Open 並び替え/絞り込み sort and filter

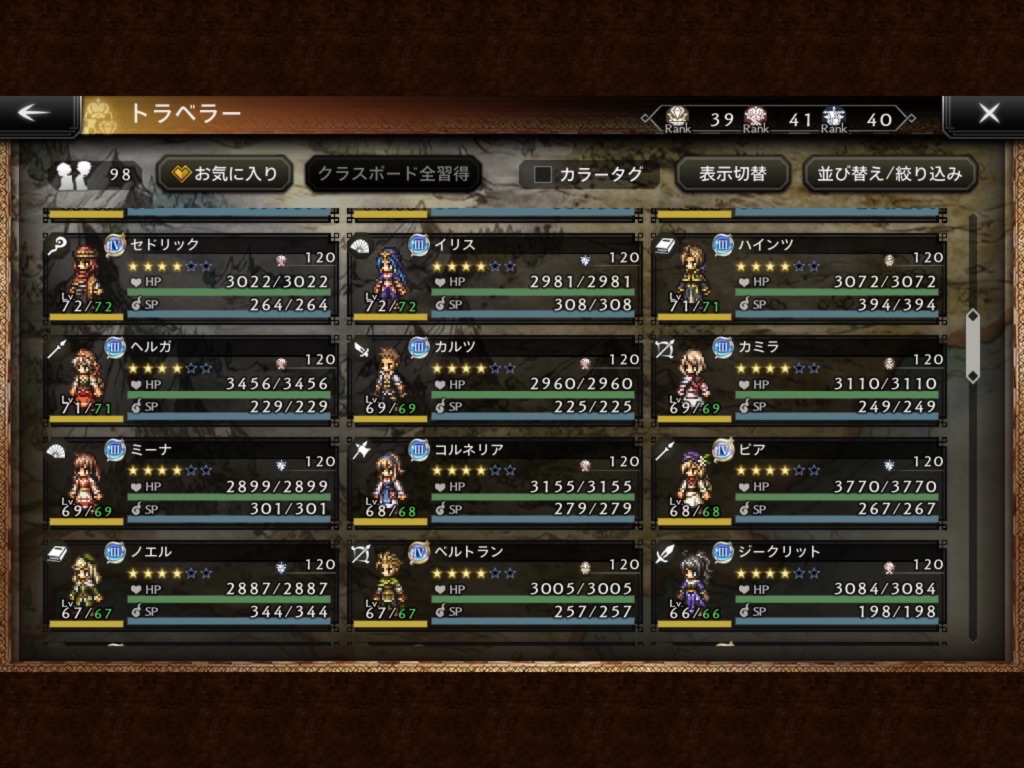click(889, 174)
